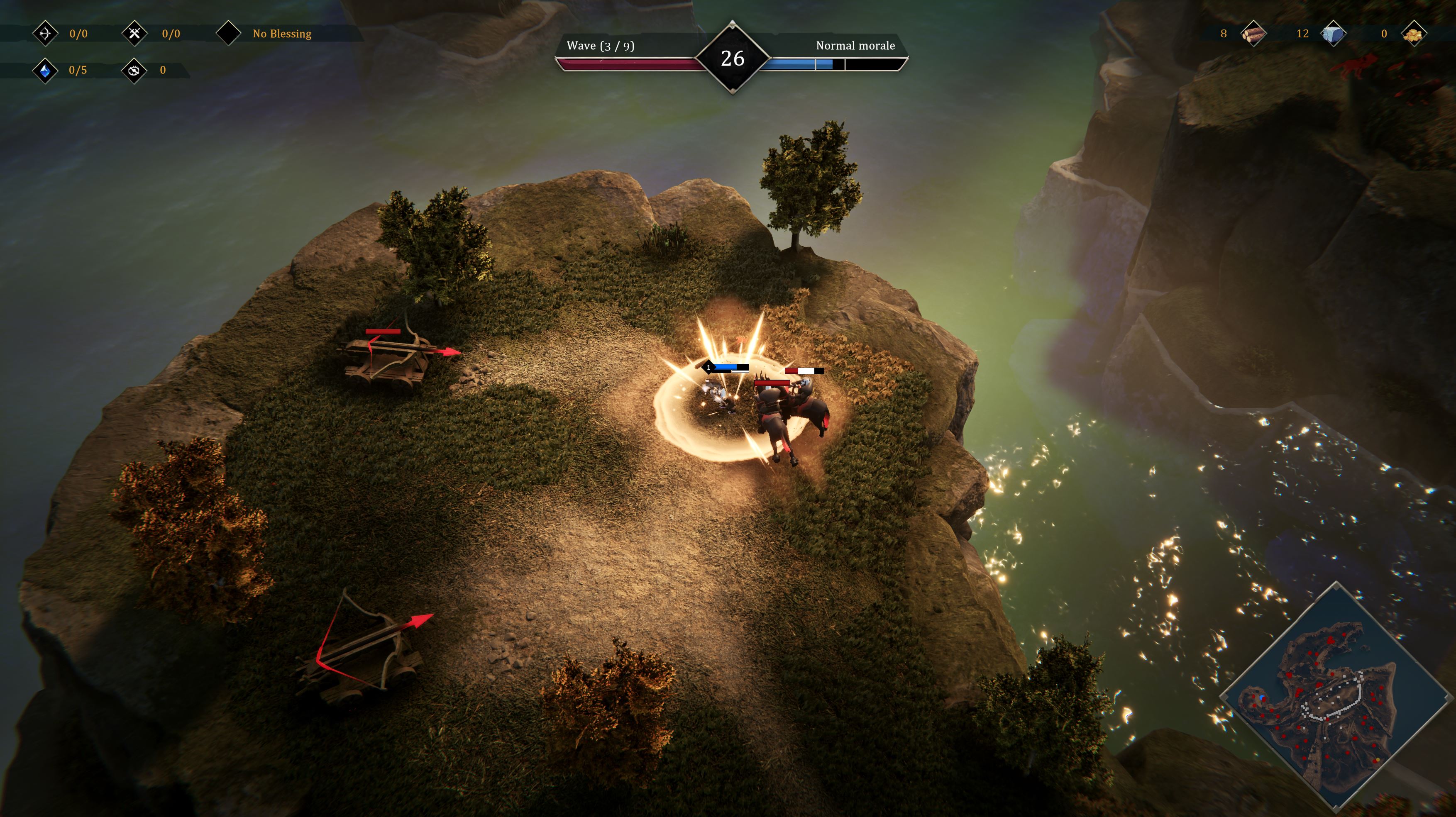1456x817 pixels.
Task: Click the wood logs resource icon
Action: coord(1253,34)
